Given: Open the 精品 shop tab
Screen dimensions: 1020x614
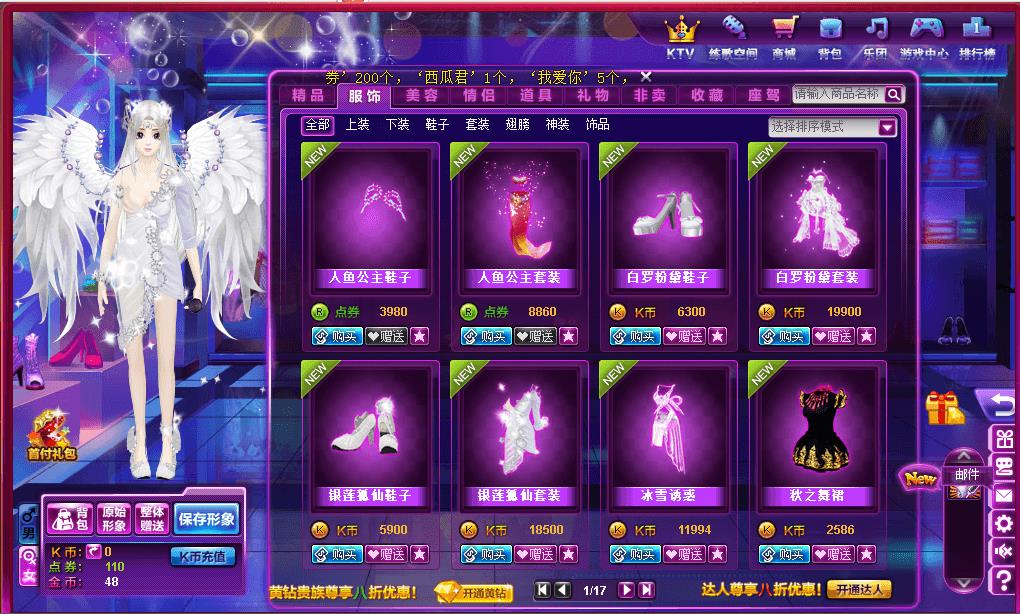Looking at the screenshot, I should click(307, 96).
